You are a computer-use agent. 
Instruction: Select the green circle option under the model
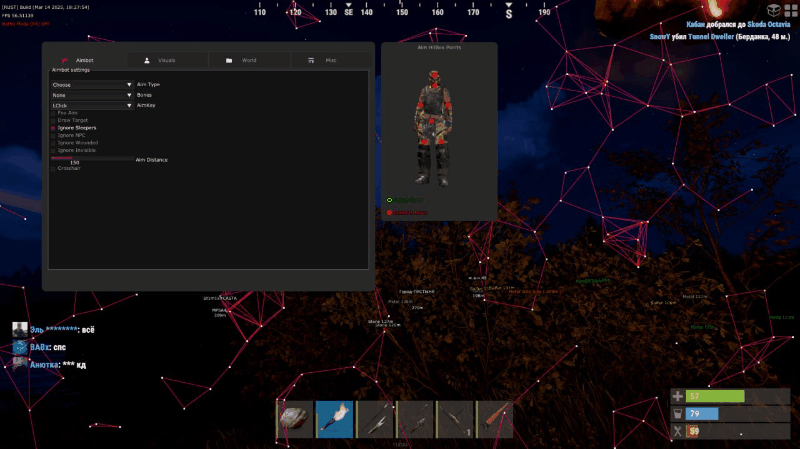click(389, 201)
